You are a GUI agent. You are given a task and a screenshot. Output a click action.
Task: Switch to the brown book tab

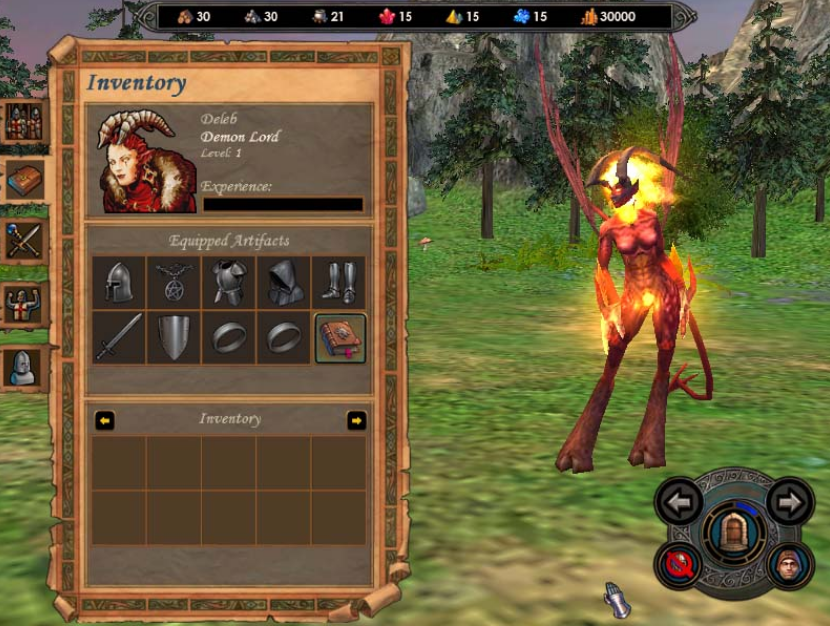click(x=24, y=181)
